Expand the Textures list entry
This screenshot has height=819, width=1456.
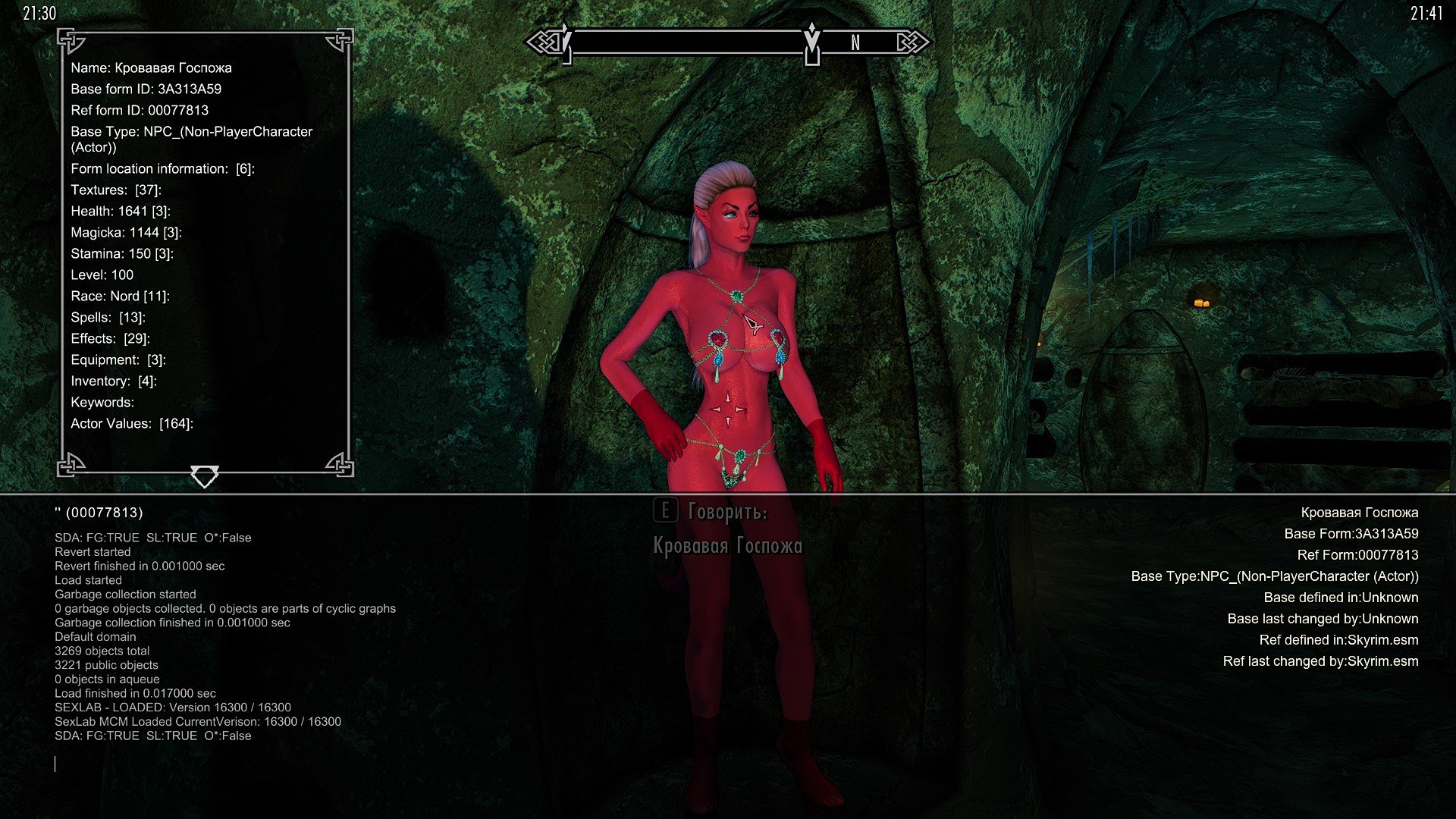[x=116, y=190]
